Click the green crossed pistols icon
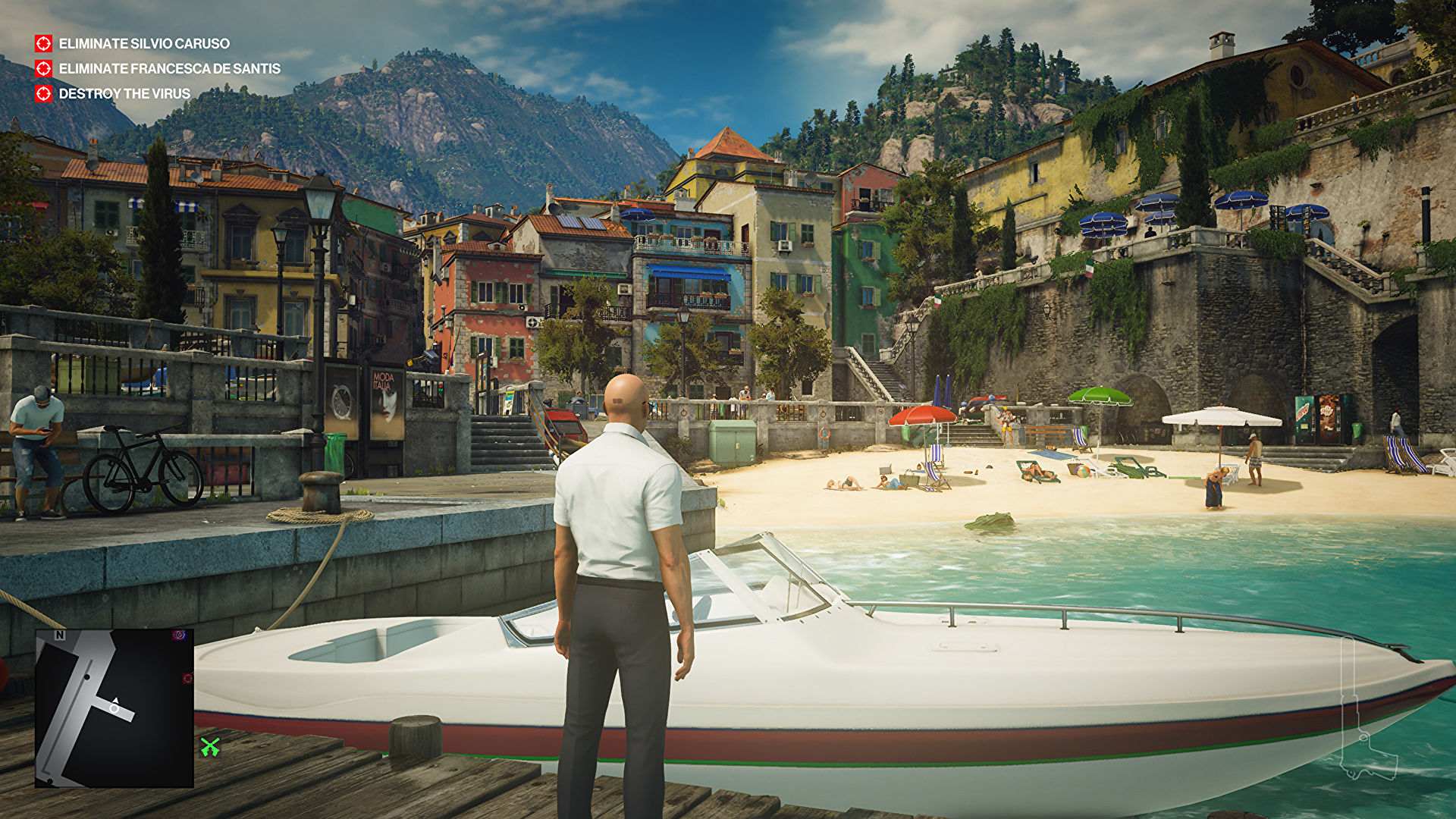The image size is (1456, 819). pyautogui.click(x=210, y=747)
